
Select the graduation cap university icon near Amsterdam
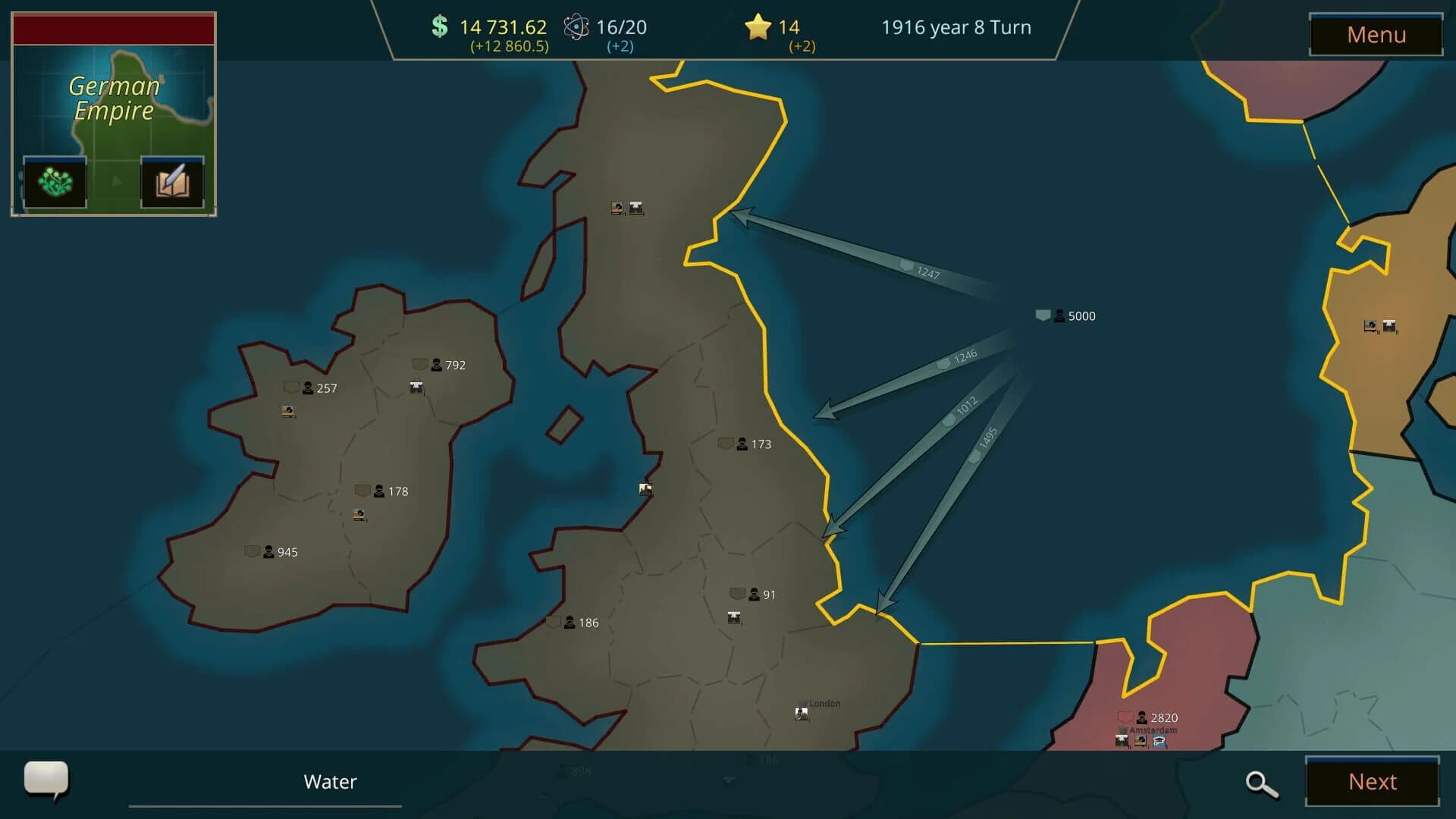tap(1158, 739)
